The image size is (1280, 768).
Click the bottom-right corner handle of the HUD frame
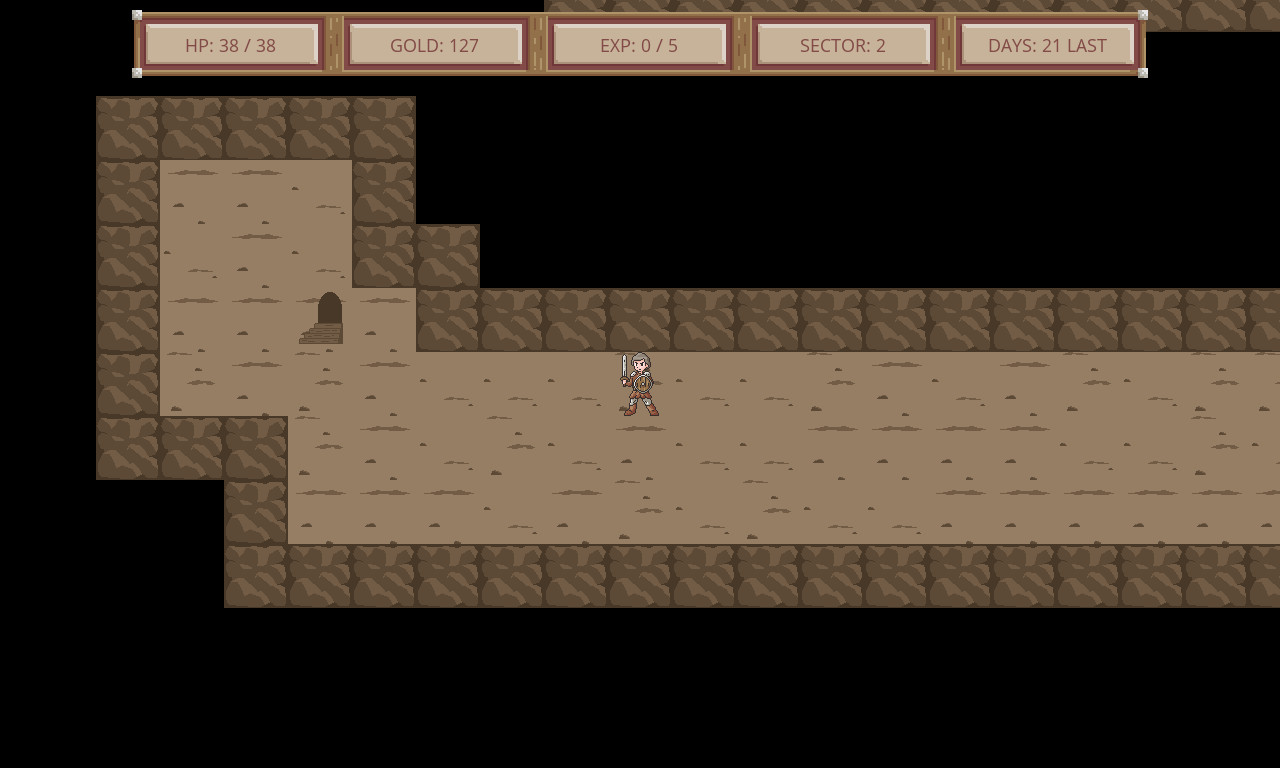(1143, 73)
